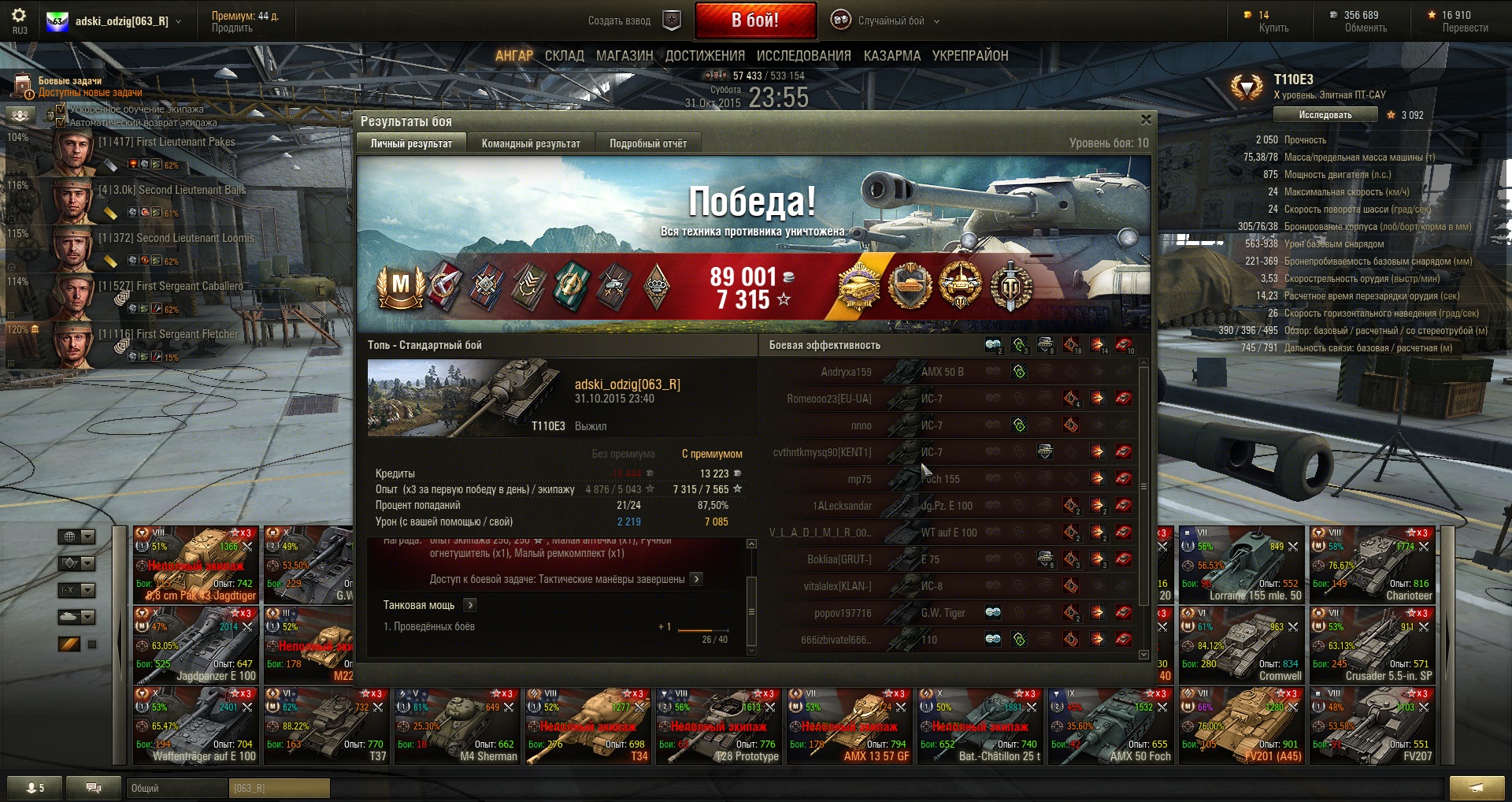
Task: Switch to the Командный результат tab
Action: (x=531, y=143)
